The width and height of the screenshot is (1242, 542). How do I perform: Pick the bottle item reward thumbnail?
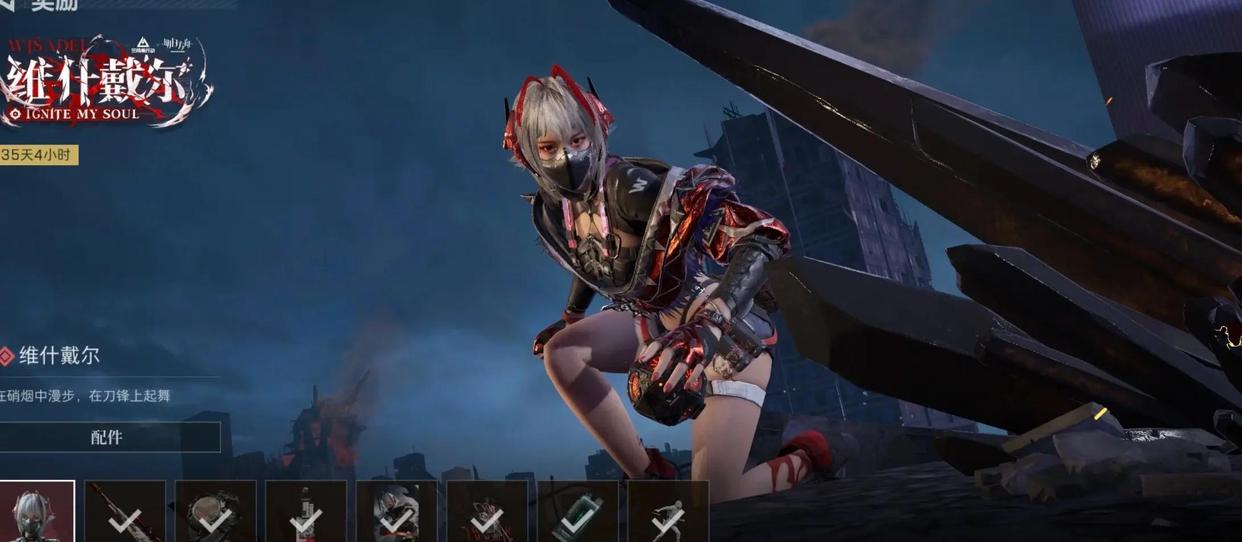(306, 511)
